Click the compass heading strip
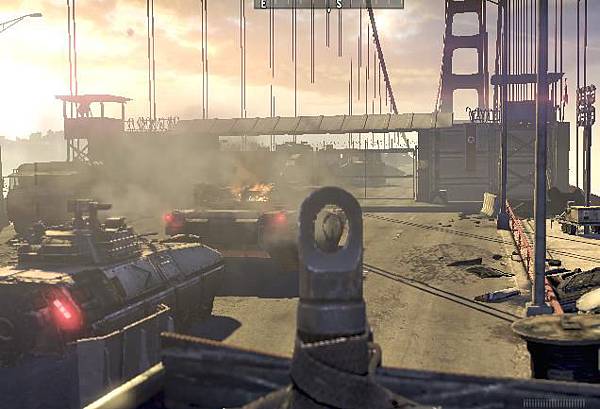Viewport: 600px width, 409px height. tap(329, 4)
